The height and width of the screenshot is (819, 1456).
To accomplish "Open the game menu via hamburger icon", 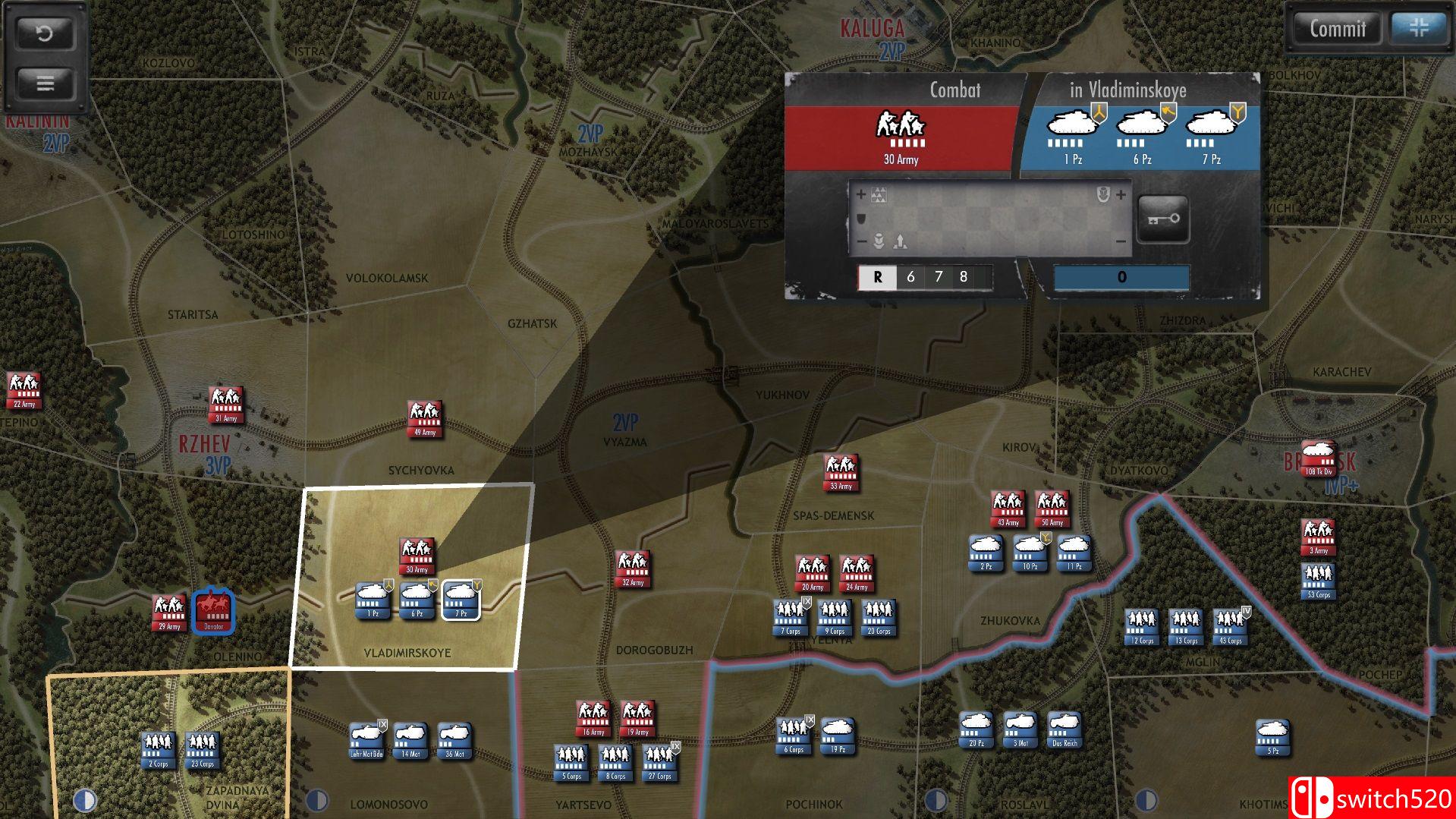I will (x=45, y=83).
